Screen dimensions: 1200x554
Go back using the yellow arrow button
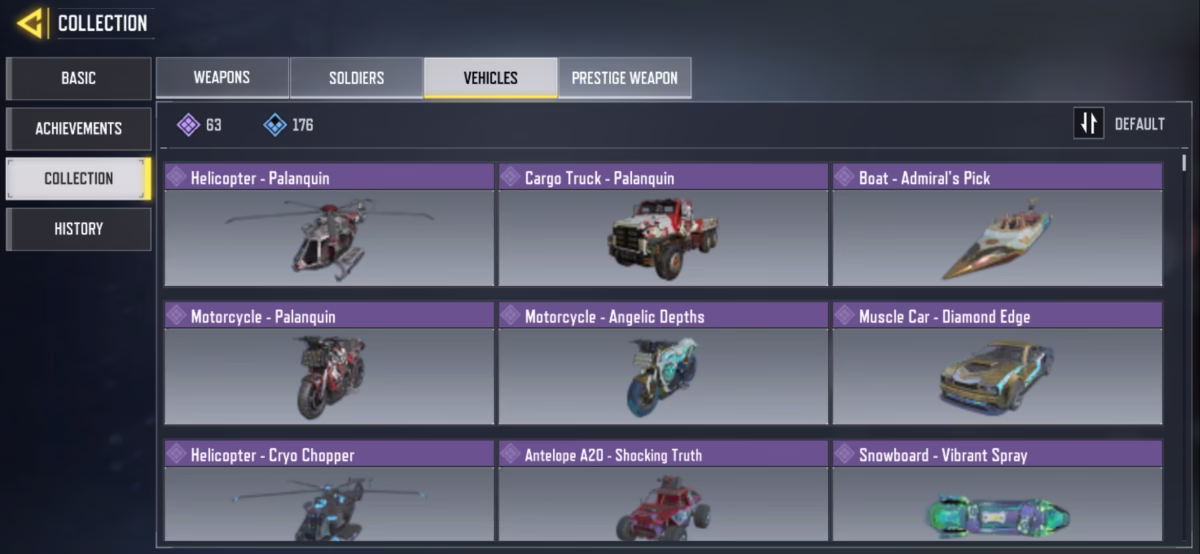pos(30,23)
